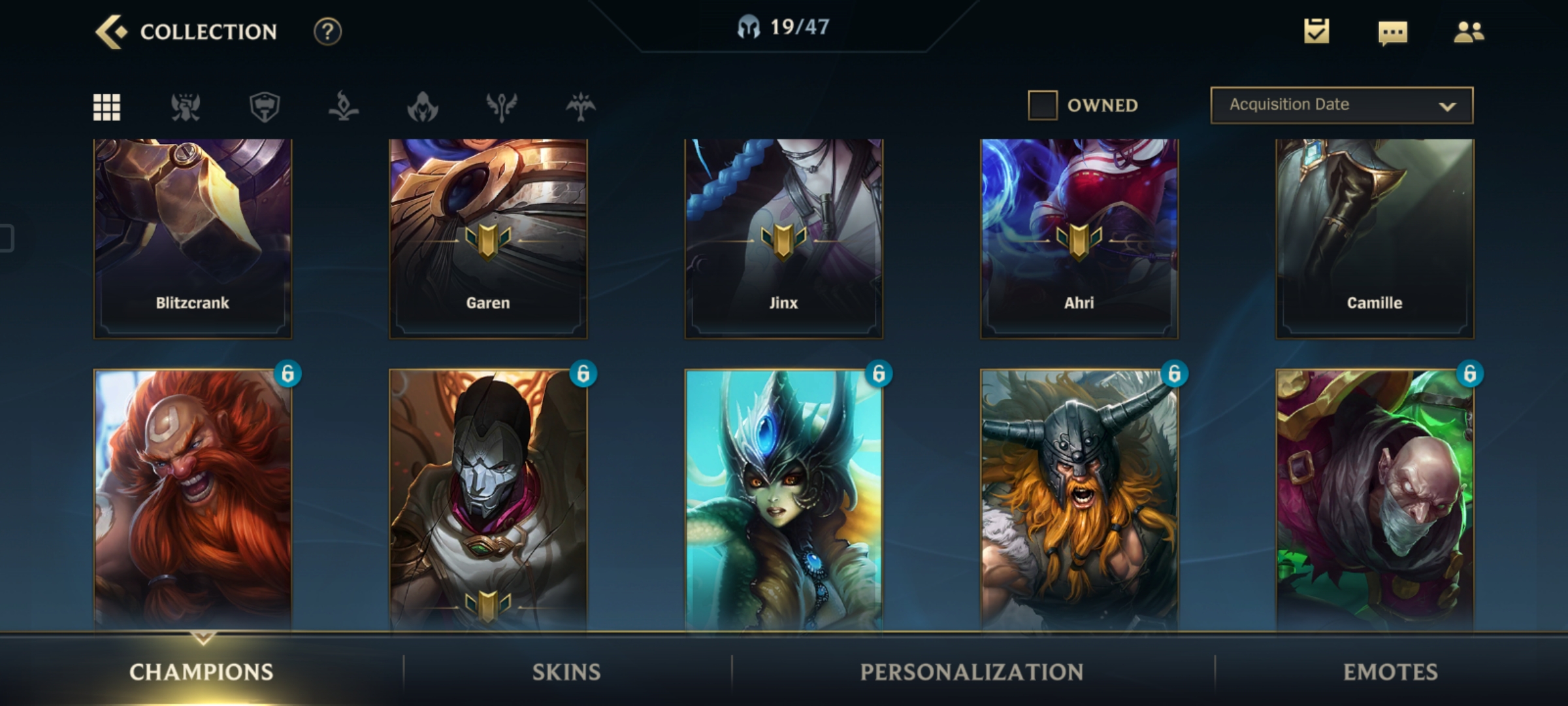Switch to the Skins tab
Image resolution: width=1568 pixels, height=706 pixels.
pyautogui.click(x=566, y=672)
